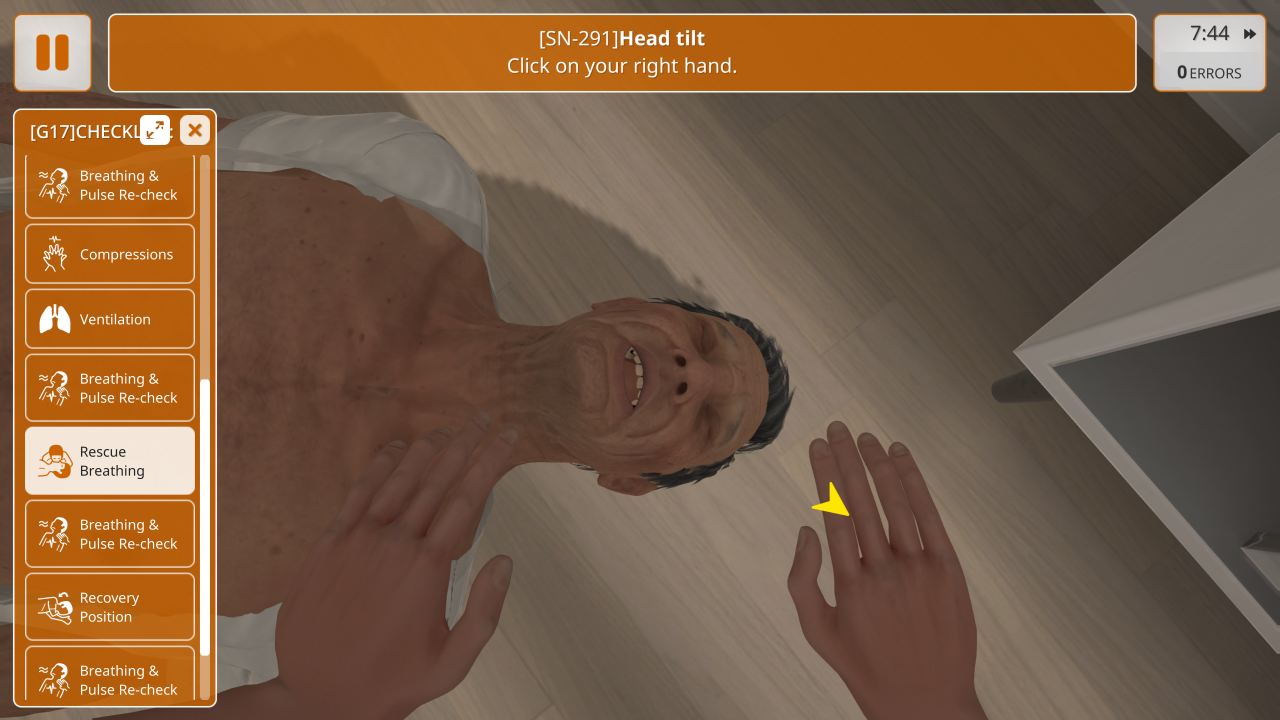Select the Compressions checklist step

coord(110,254)
